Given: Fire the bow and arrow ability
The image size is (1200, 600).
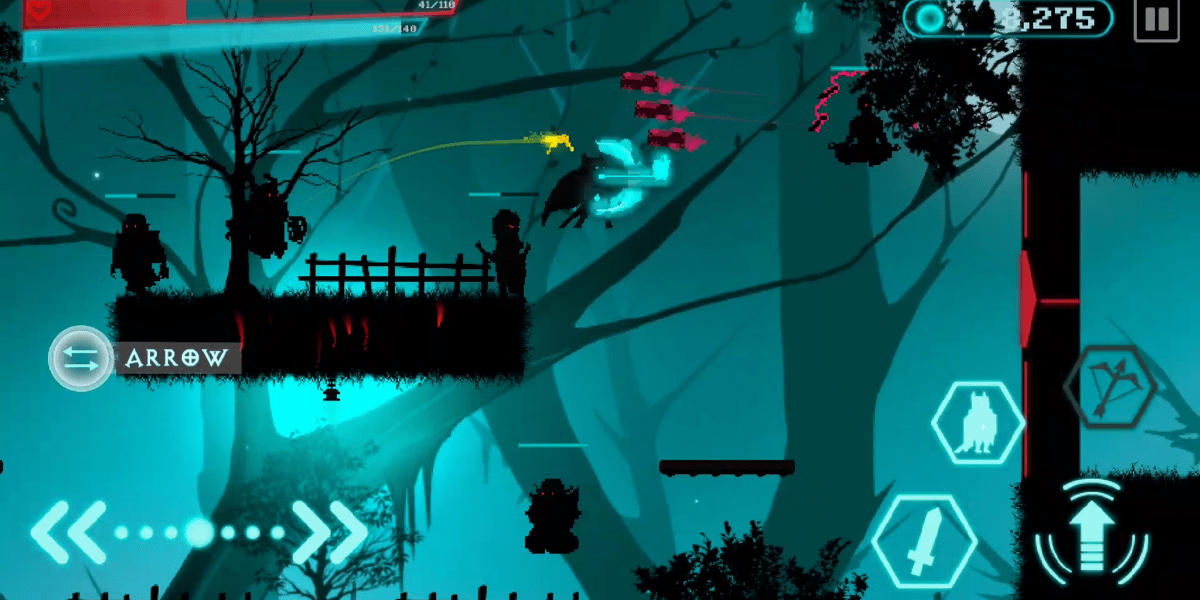Looking at the screenshot, I should pyautogui.click(x=1110, y=386).
